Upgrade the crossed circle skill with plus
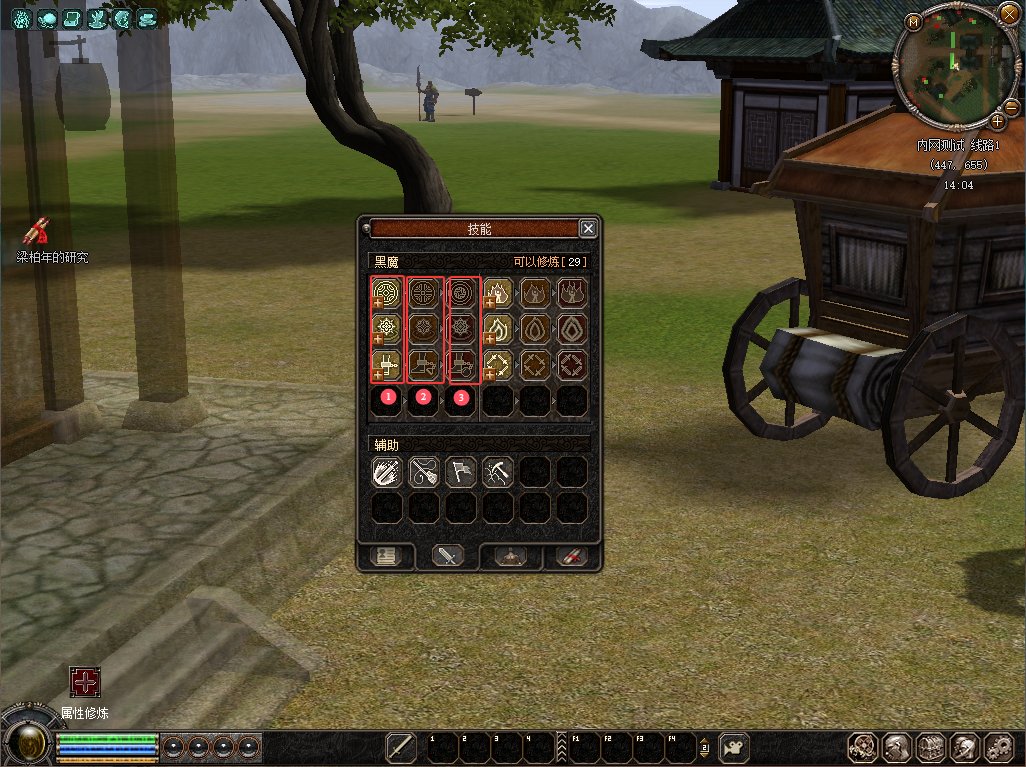This screenshot has width=1026, height=767. 379,302
